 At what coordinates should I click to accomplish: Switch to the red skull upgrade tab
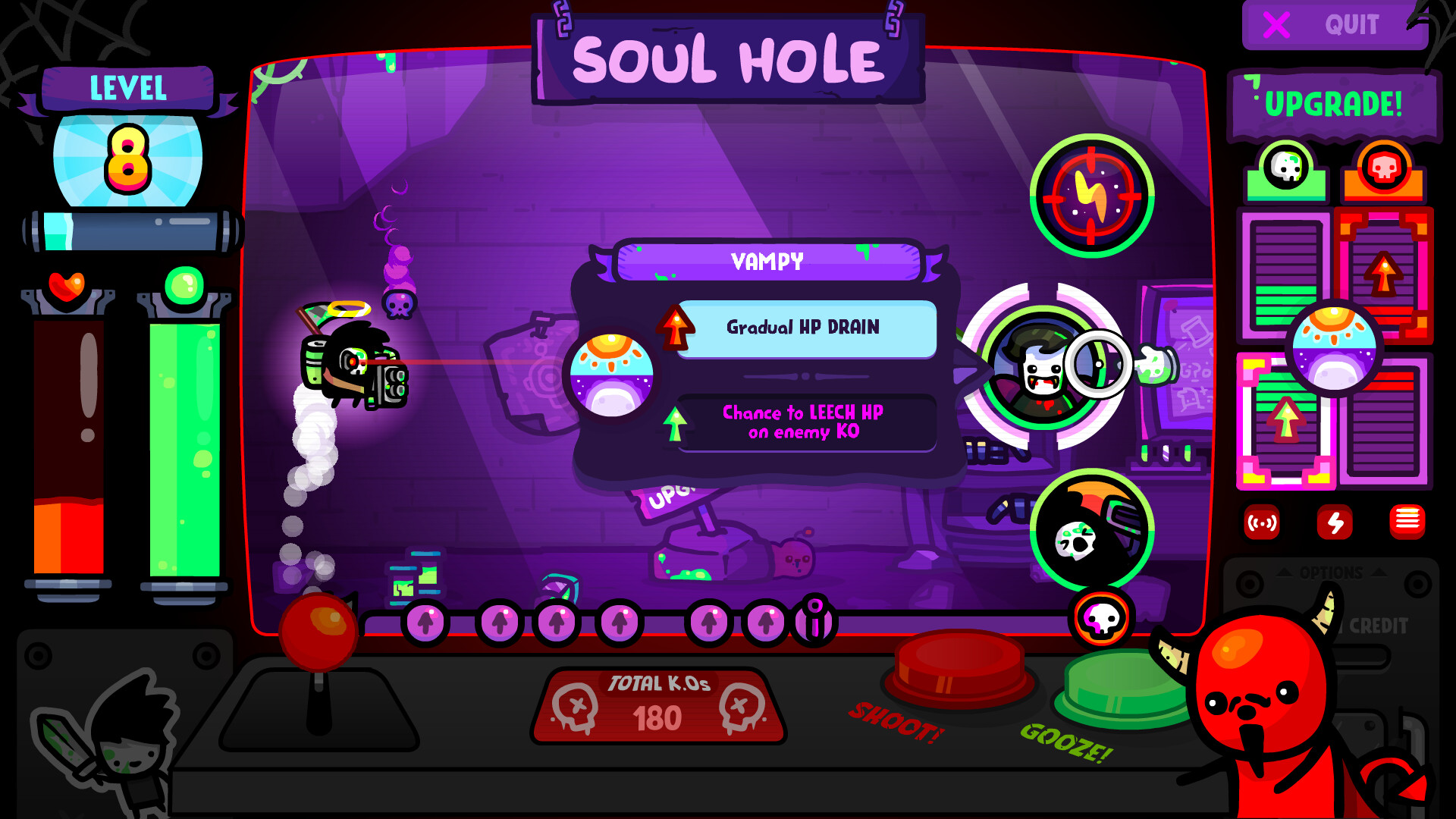pyautogui.click(x=1383, y=168)
